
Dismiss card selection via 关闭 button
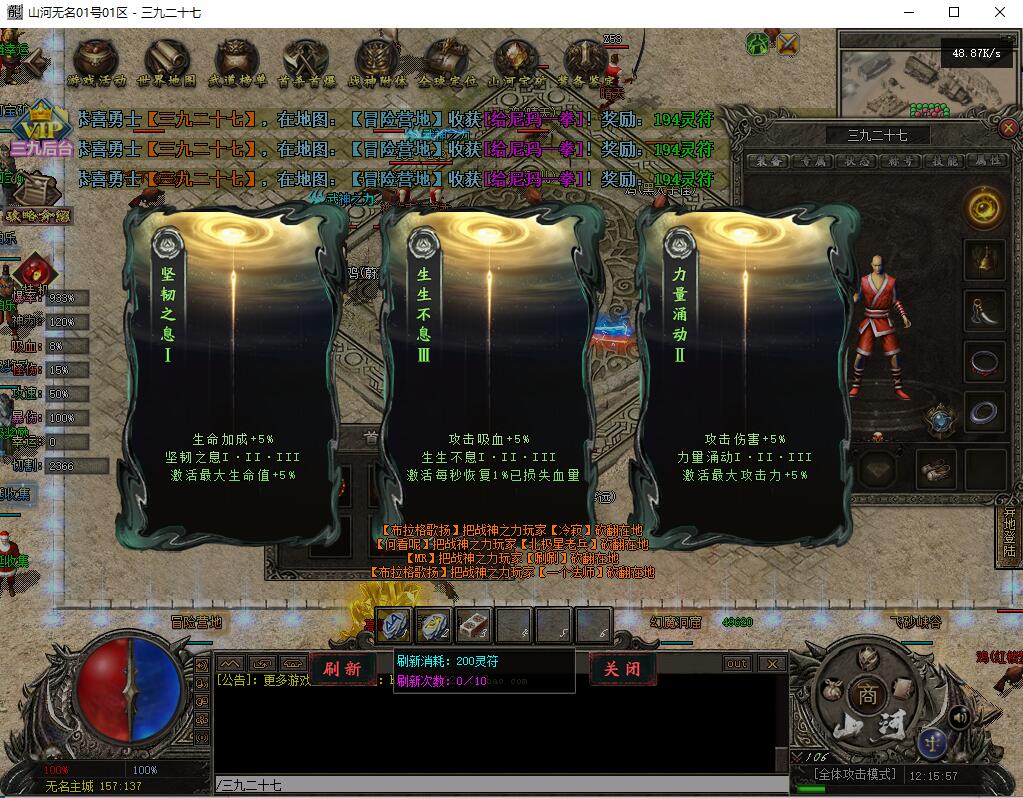coord(620,669)
